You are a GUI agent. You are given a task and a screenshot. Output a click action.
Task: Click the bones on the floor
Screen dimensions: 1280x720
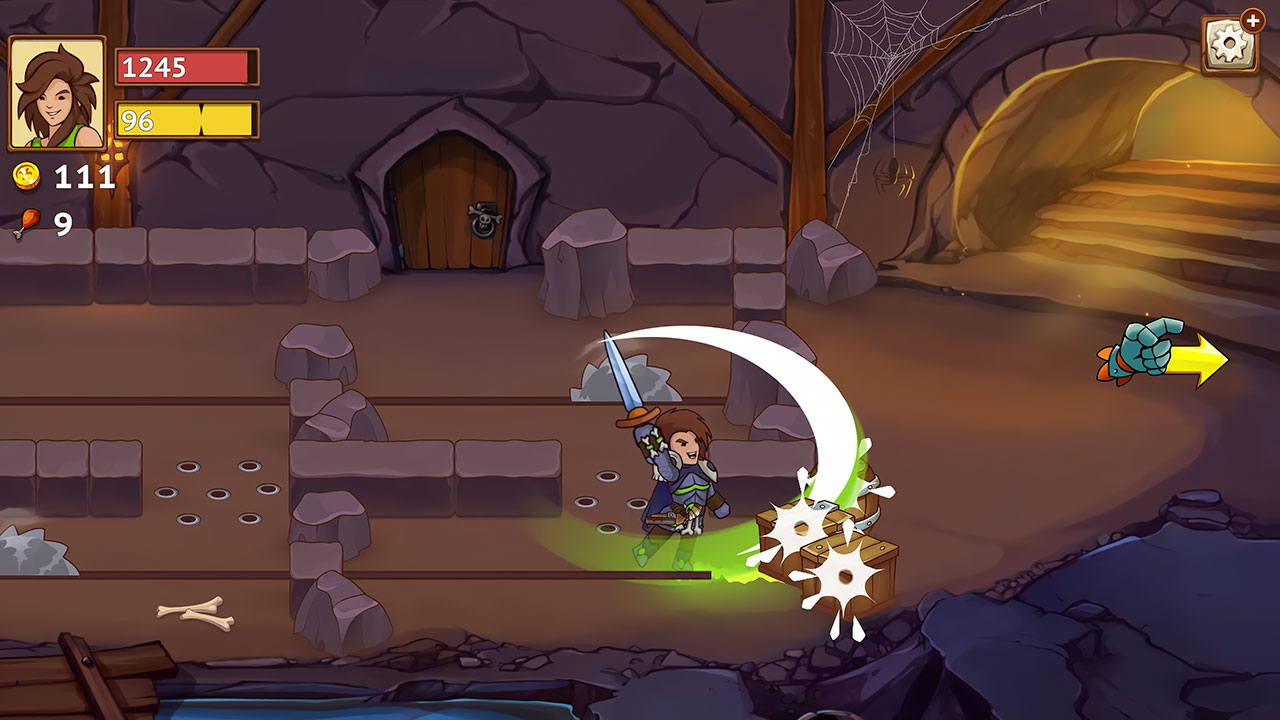[195, 613]
